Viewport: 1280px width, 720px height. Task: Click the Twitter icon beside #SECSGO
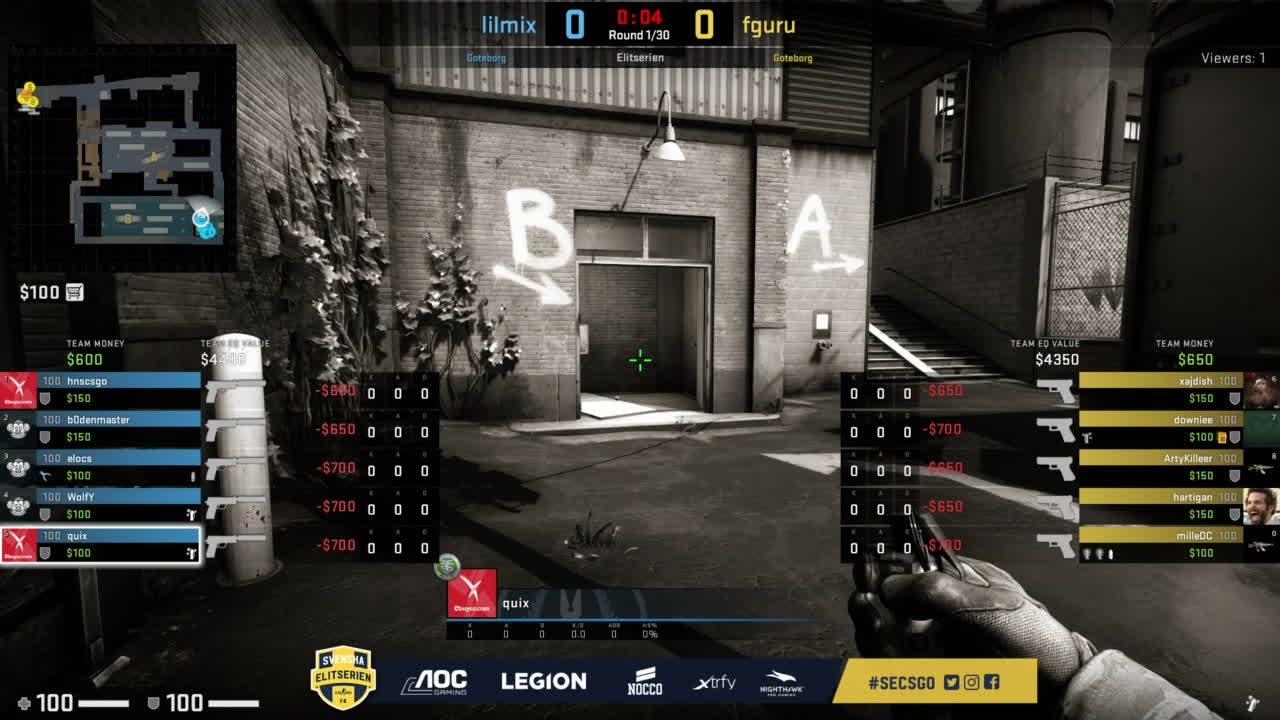click(951, 681)
